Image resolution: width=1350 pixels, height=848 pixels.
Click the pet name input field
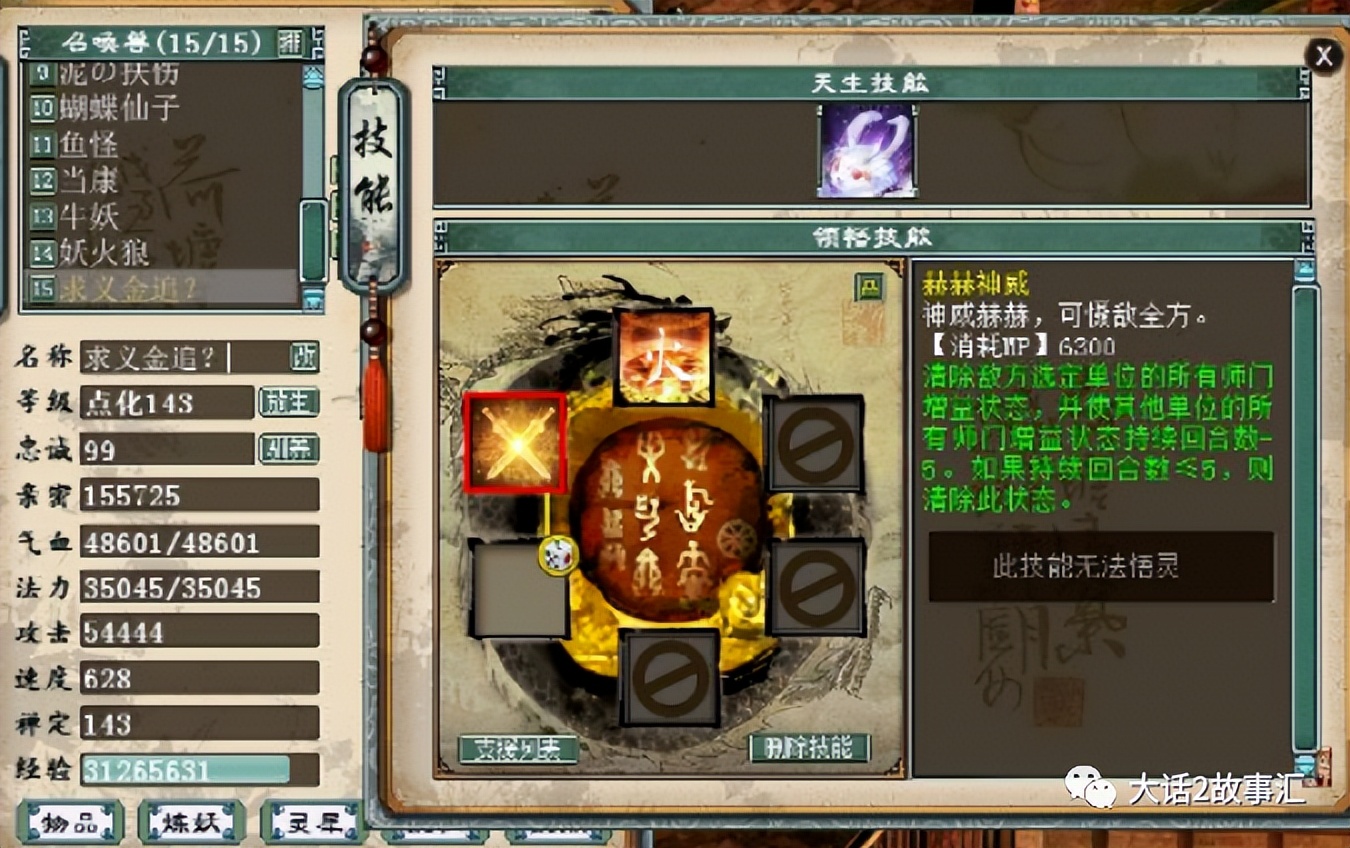pyautogui.click(x=175, y=358)
